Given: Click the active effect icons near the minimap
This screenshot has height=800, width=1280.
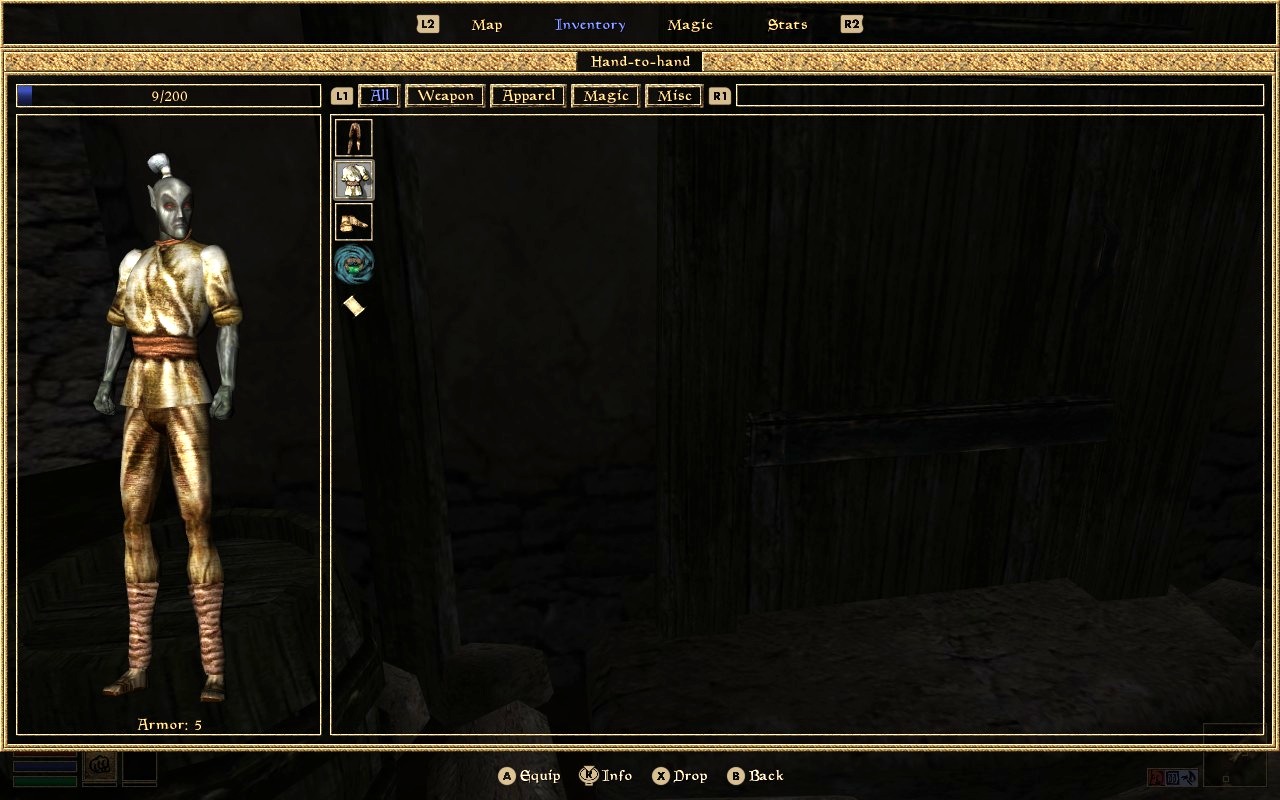Looking at the screenshot, I should [x=1172, y=777].
